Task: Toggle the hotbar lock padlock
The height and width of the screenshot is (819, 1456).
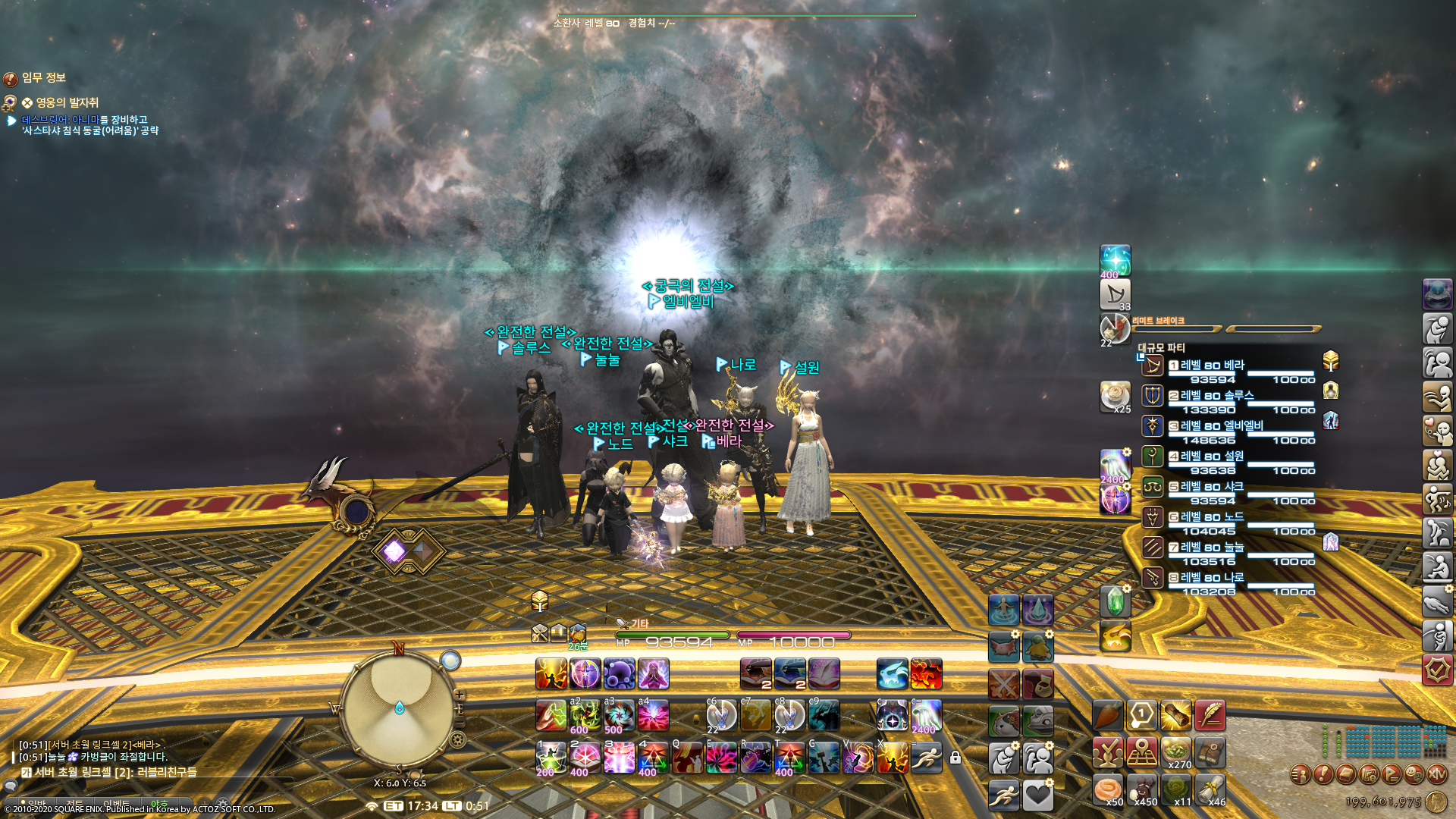Action: click(955, 757)
